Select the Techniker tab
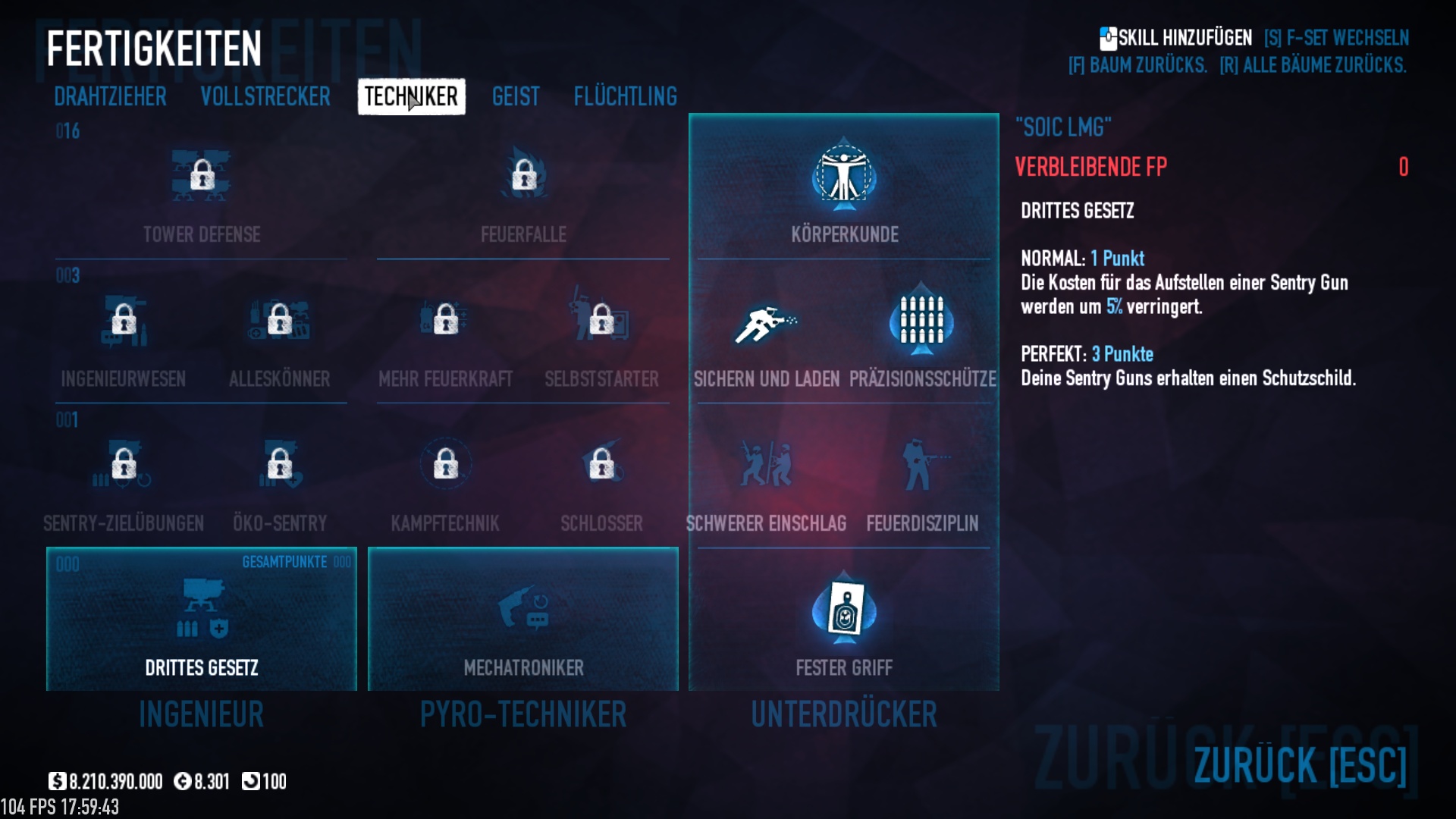 411,97
